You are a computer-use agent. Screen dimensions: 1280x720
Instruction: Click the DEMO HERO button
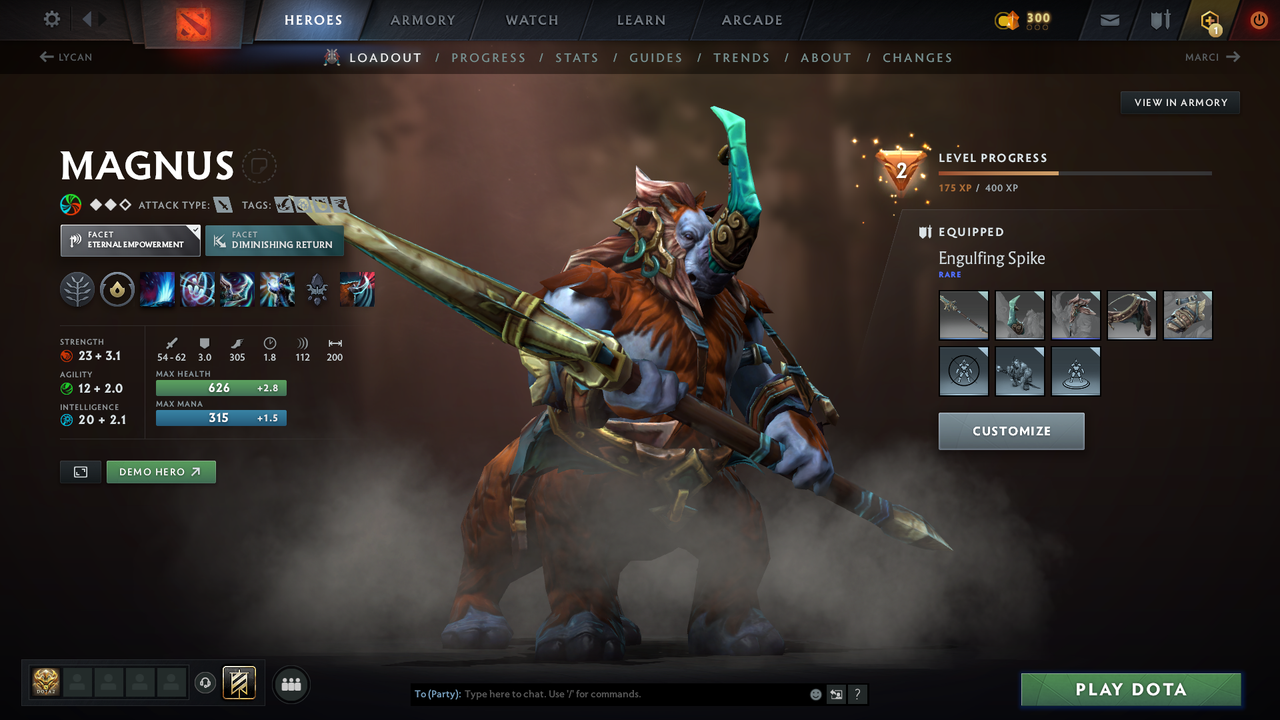[160, 471]
